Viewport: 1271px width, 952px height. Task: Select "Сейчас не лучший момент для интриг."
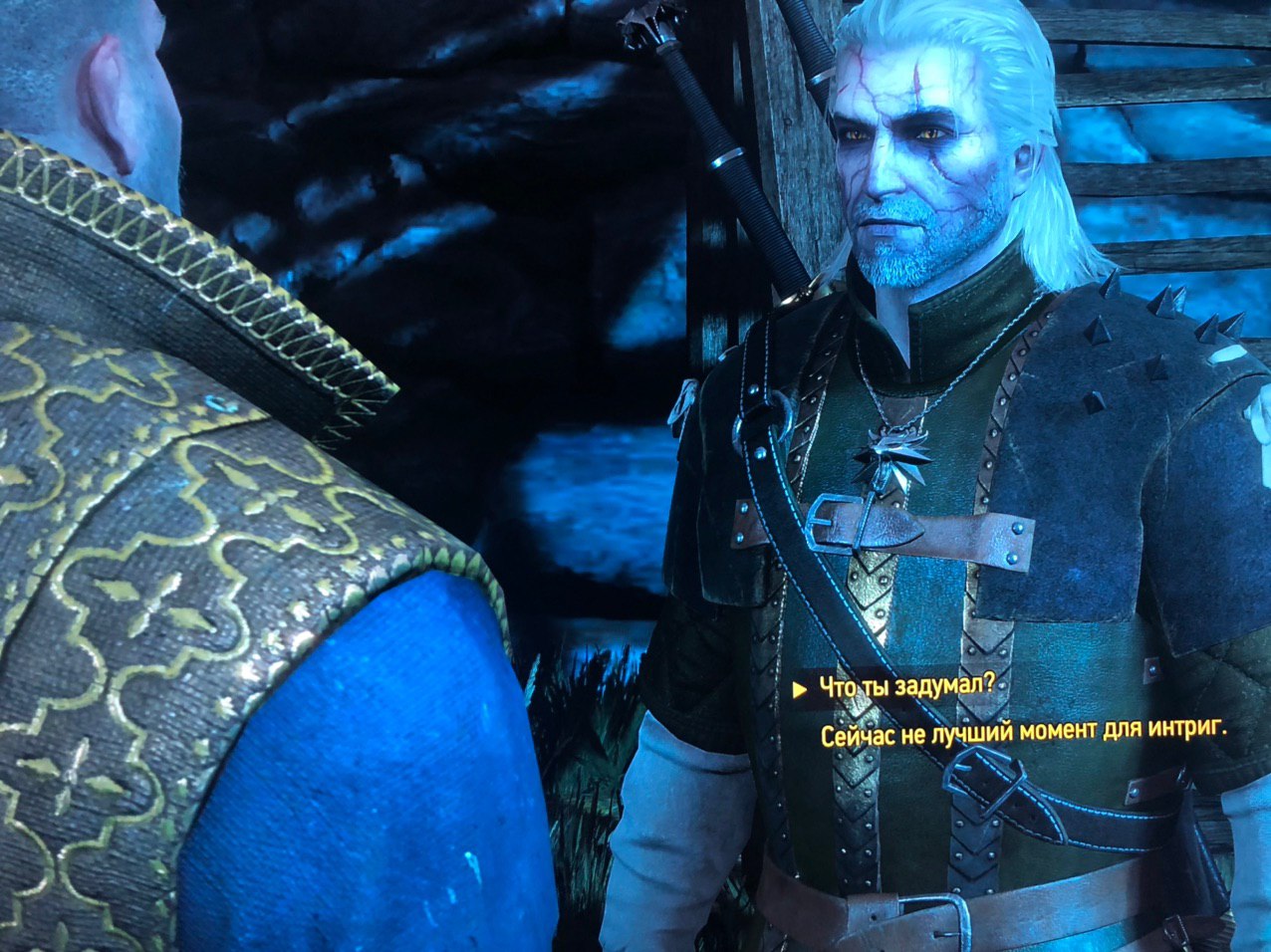(x=1023, y=735)
